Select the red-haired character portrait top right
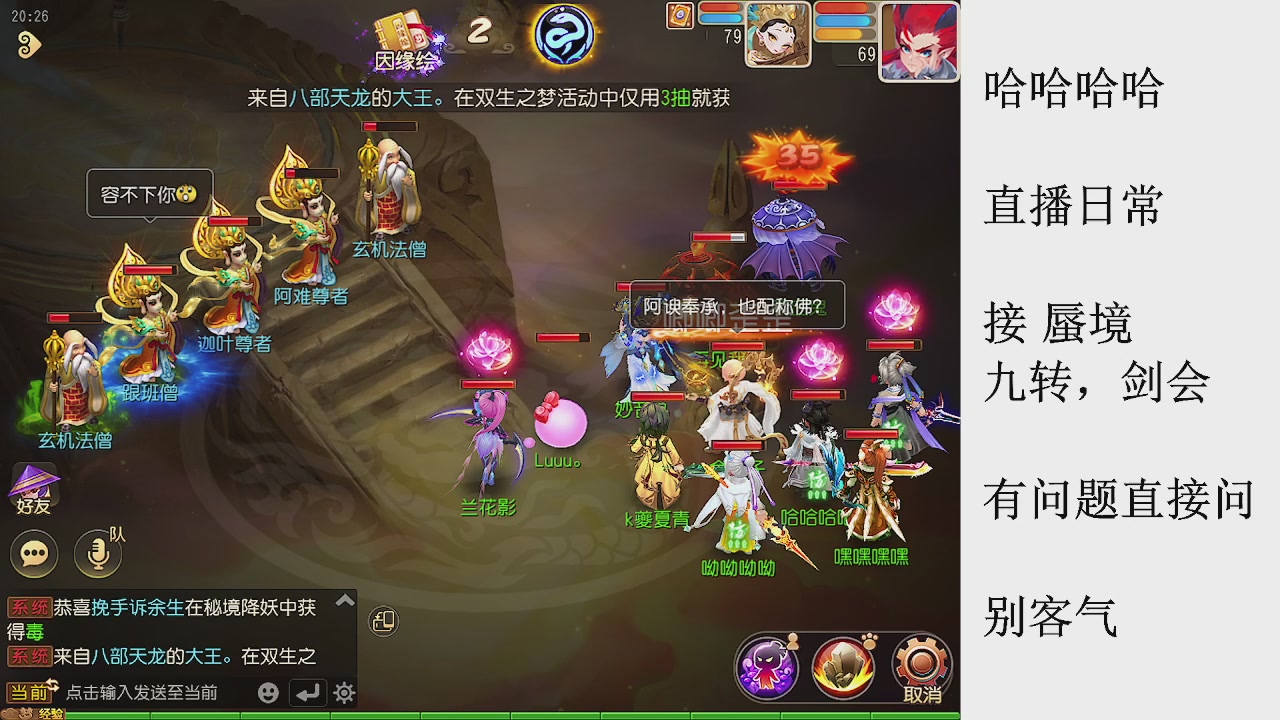 click(917, 40)
